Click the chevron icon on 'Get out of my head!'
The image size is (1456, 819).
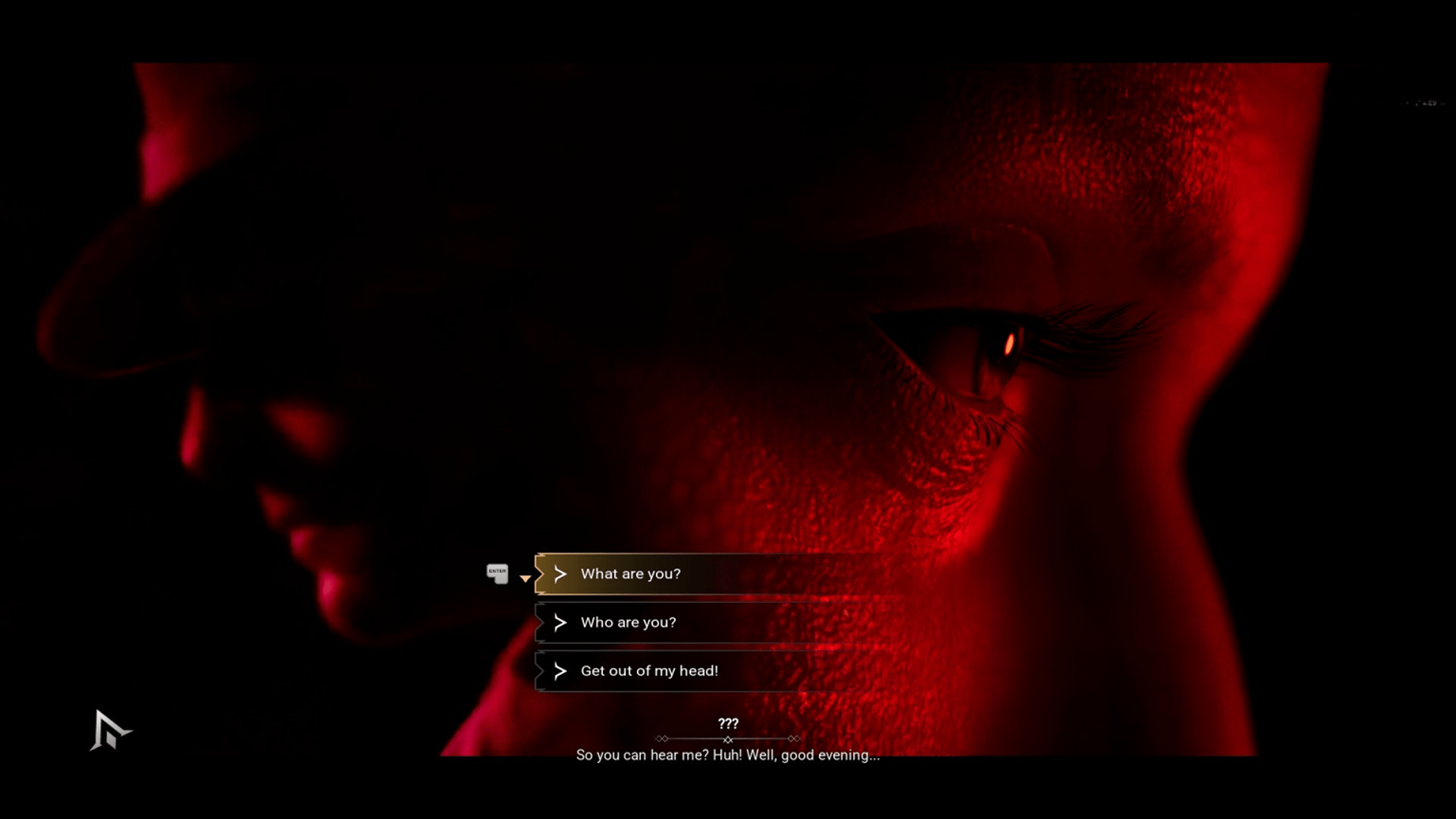[560, 671]
